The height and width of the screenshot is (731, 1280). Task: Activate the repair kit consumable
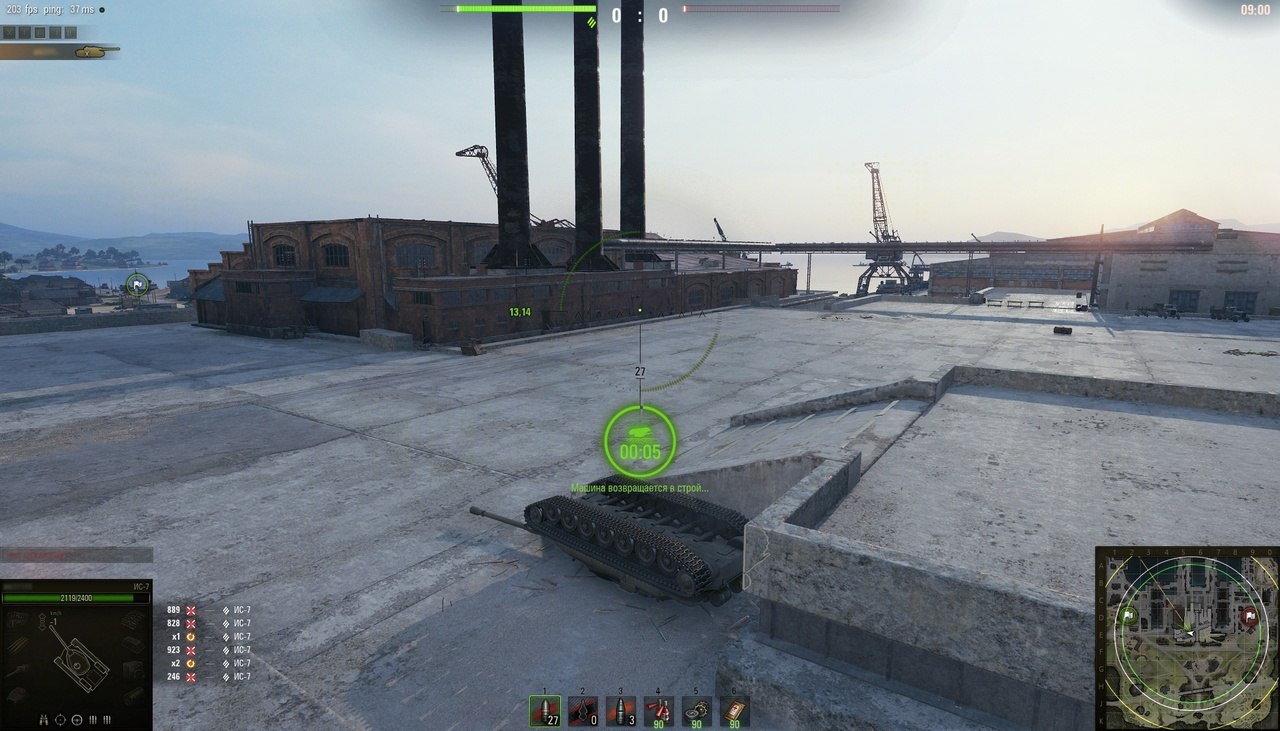point(697,711)
